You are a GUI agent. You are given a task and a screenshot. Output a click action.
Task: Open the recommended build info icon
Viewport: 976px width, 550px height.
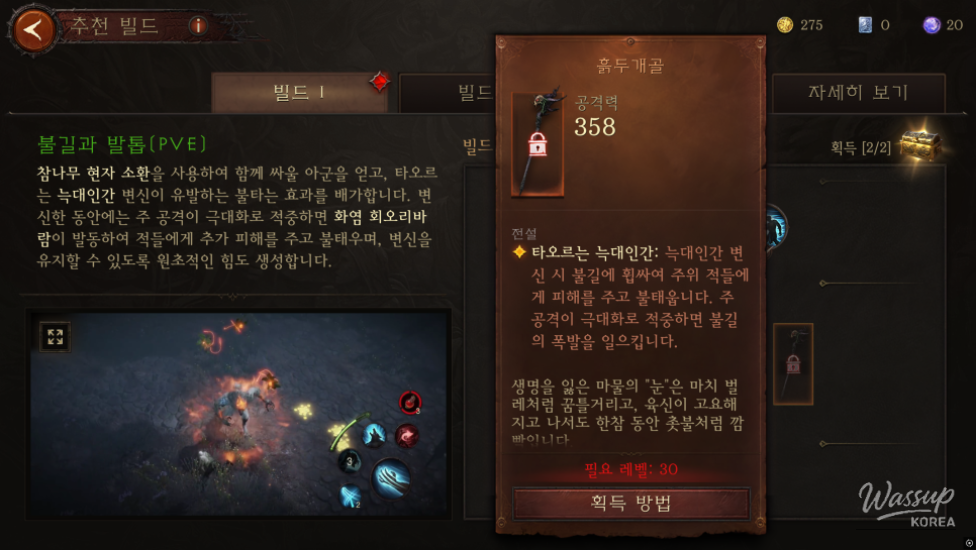(198, 26)
